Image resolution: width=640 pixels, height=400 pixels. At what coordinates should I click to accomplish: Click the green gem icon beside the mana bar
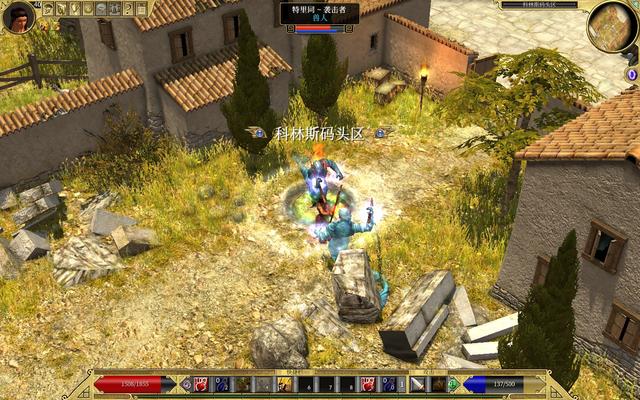453,384
